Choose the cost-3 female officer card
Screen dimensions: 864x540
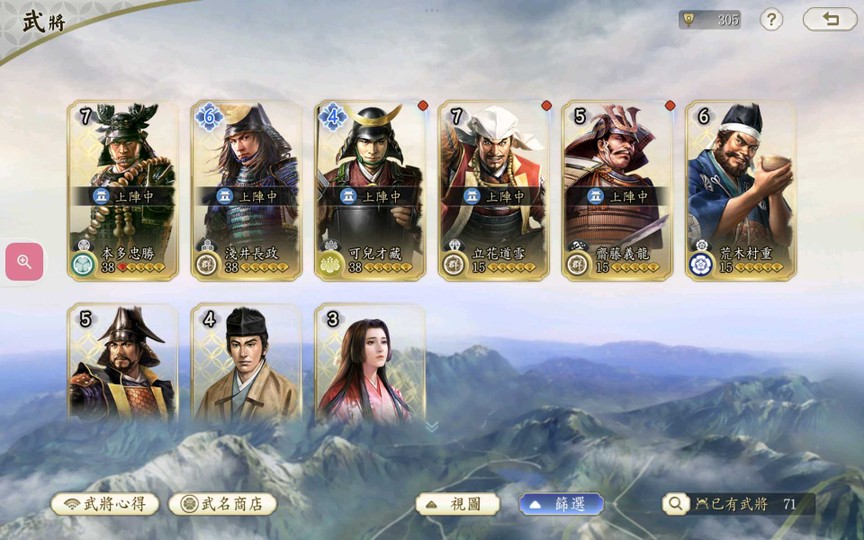370,362
